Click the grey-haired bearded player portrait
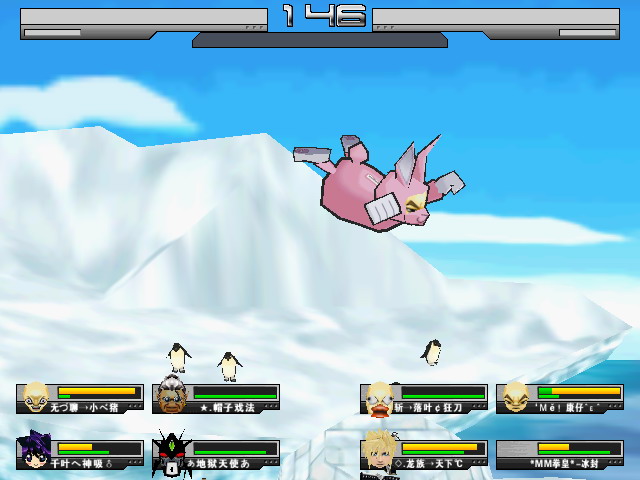Image resolution: width=640 pixels, height=480 pixels. coord(173,397)
